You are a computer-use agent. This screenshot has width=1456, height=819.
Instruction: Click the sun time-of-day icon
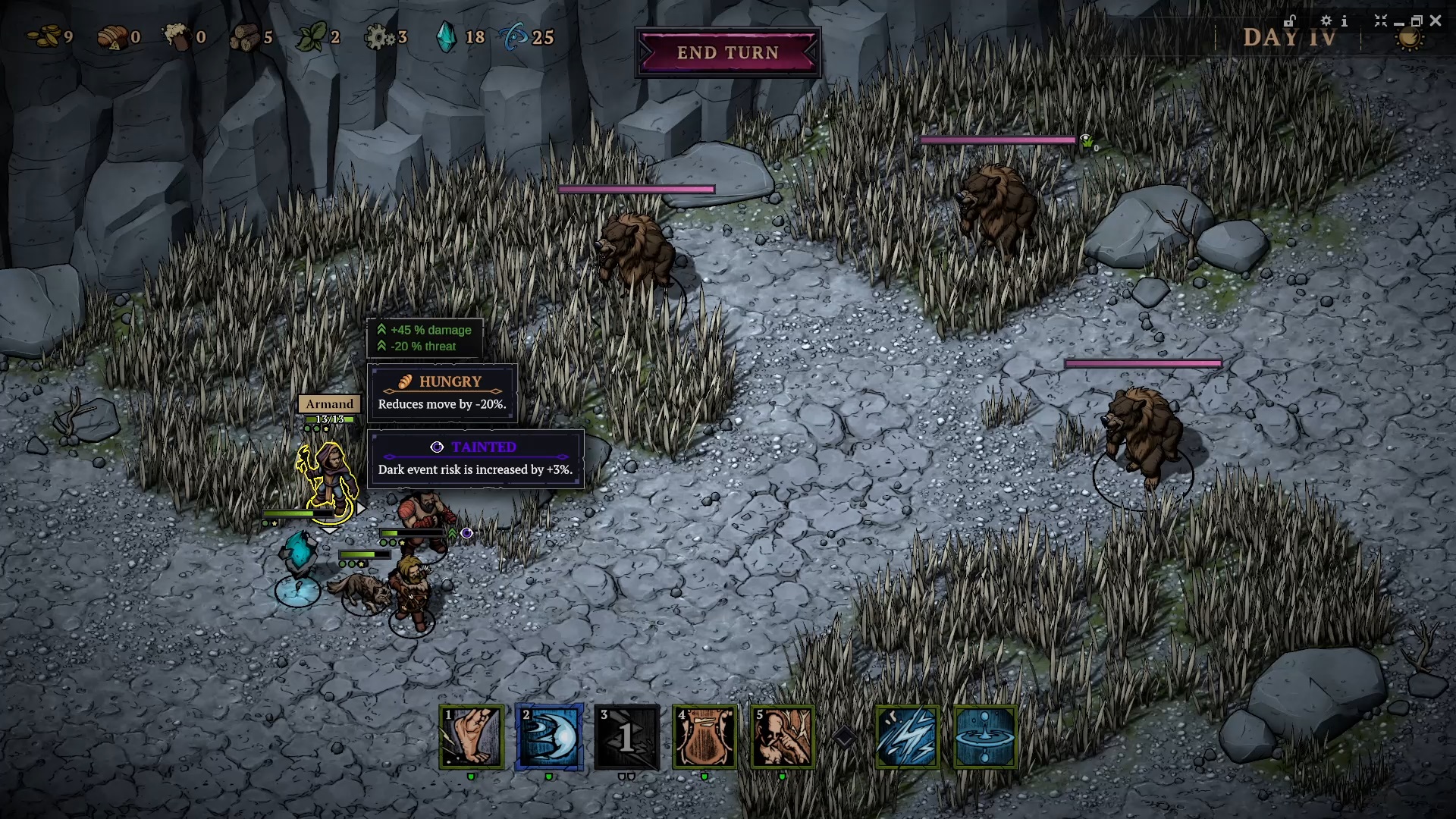tap(1410, 39)
